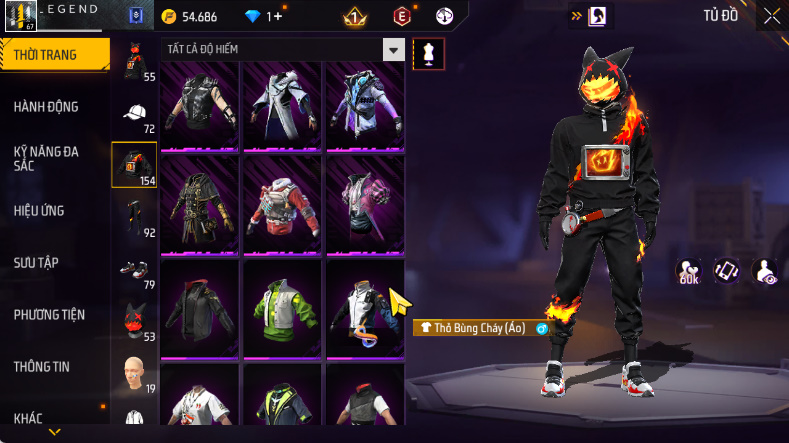This screenshot has height=443, width=789.
Task: Switch to the HÀNH ĐỘNG section
Action: coord(46,107)
